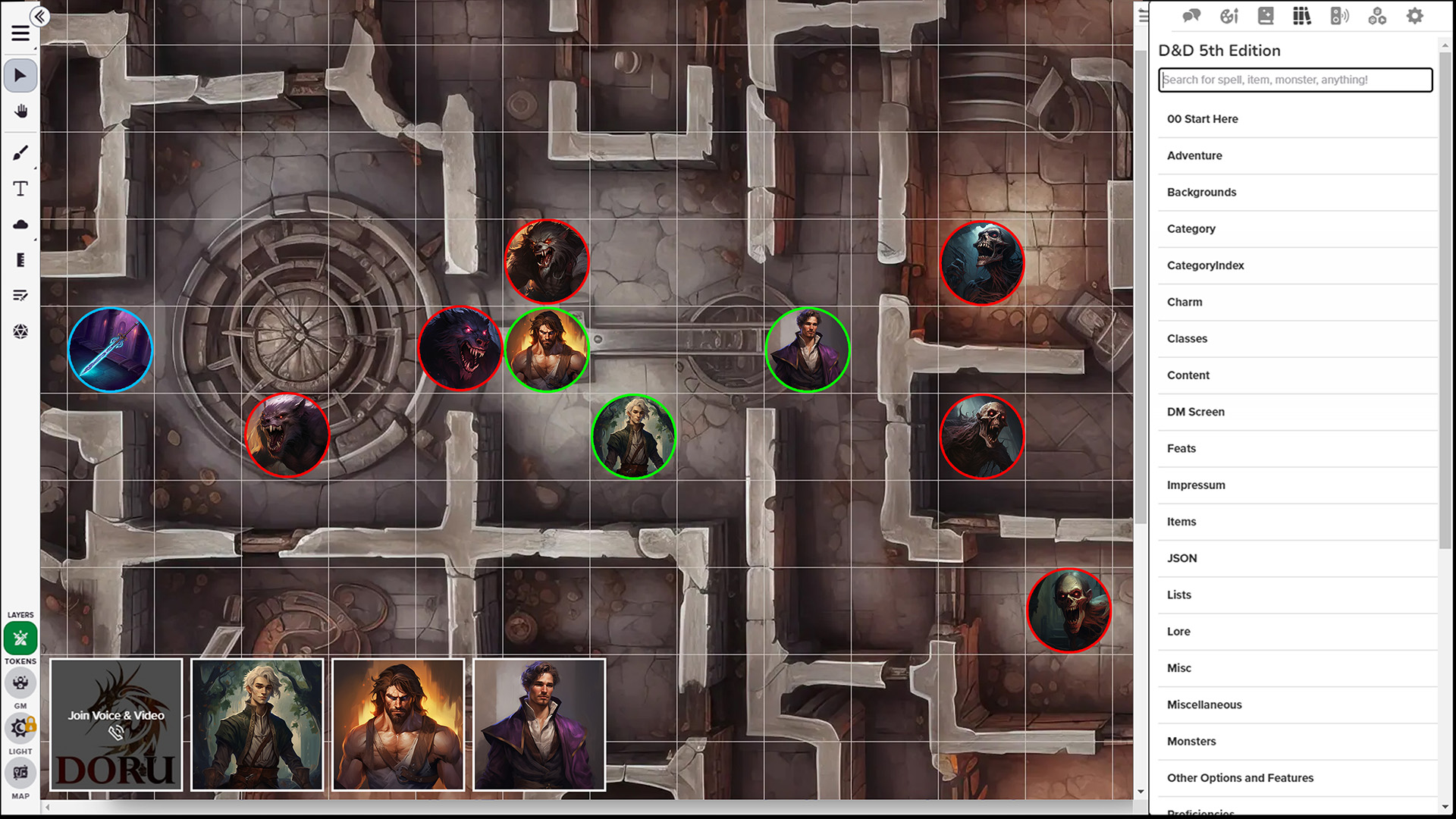Toggle the TOKENS layer
This screenshot has width=1456, height=819.
(x=20, y=639)
